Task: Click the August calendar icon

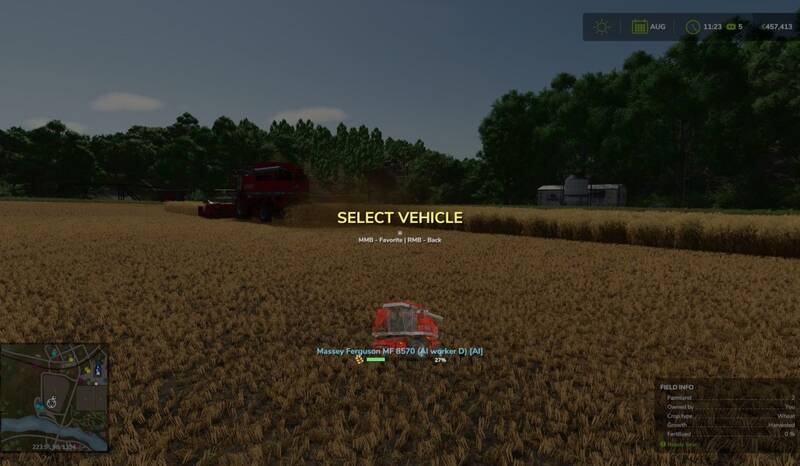Action: tap(639, 27)
